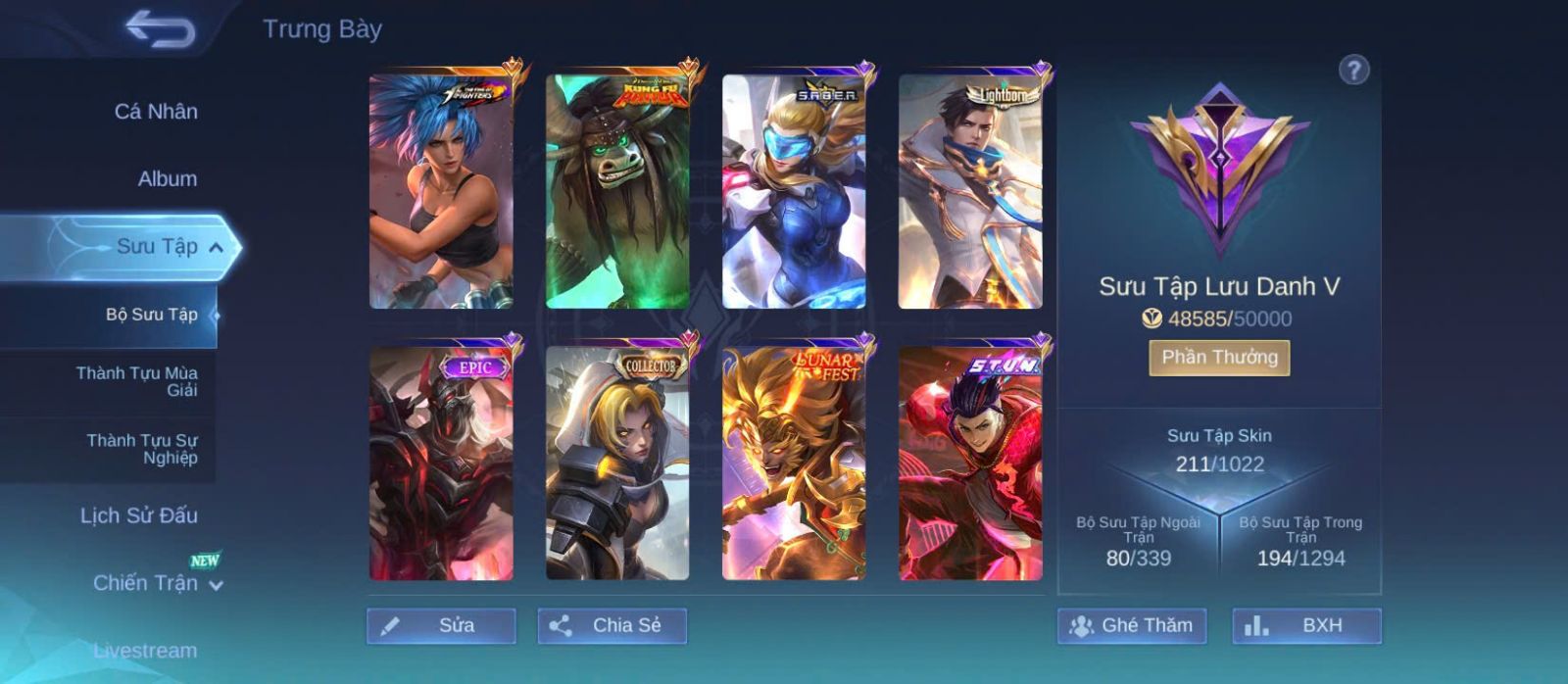Viewport: 1568px width, 684px height.
Task: Select the King of Fighters skin card
Action: click(441, 192)
